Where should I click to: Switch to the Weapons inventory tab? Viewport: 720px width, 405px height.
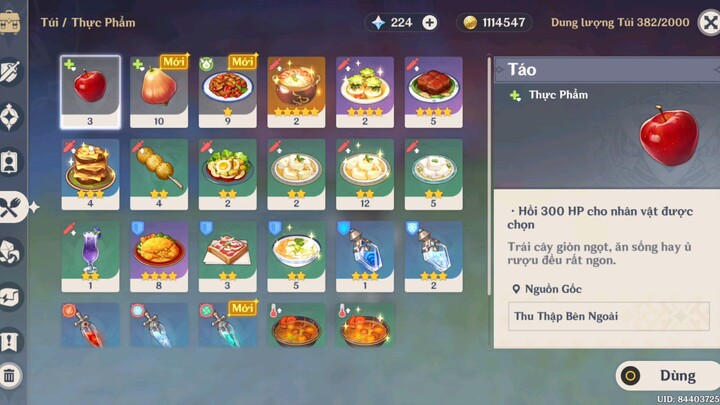point(11,72)
